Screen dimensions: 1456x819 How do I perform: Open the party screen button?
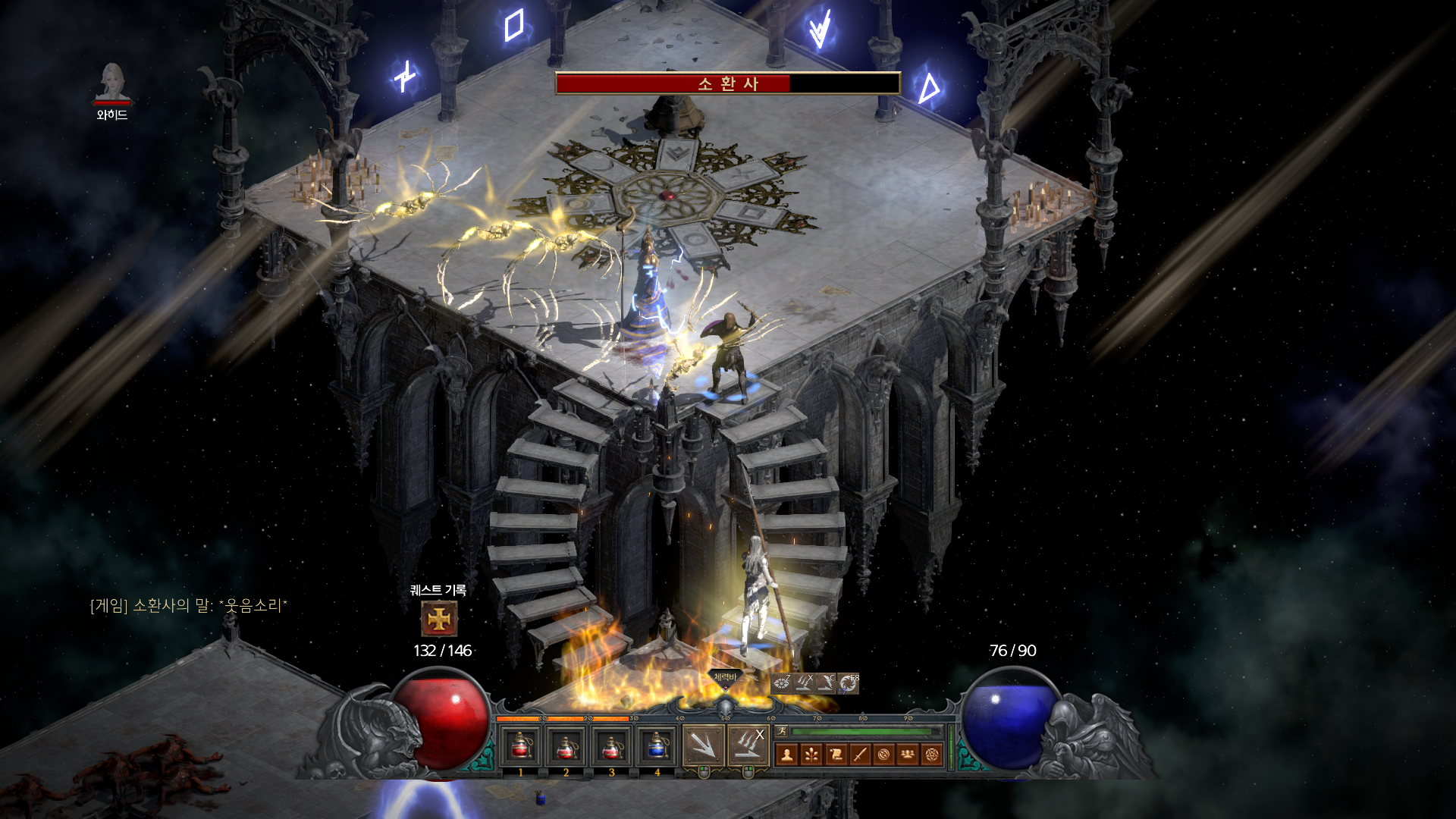[908, 755]
